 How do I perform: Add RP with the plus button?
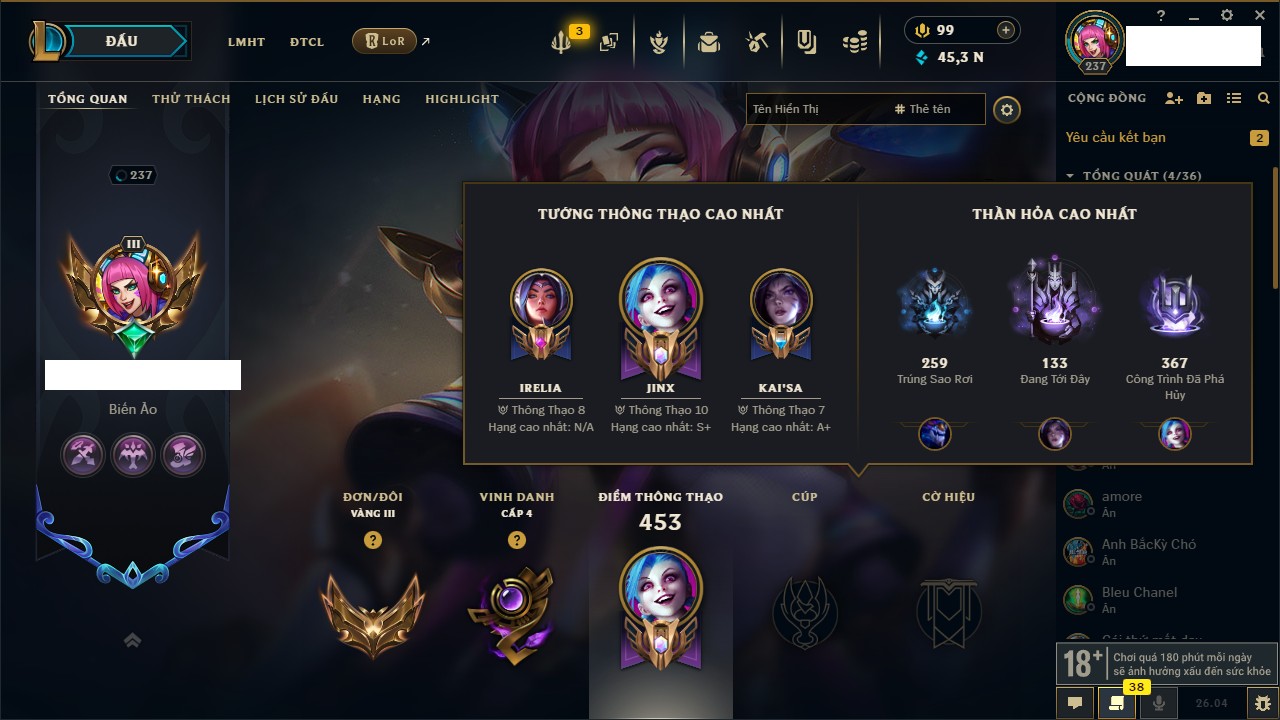pos(1006,30)
